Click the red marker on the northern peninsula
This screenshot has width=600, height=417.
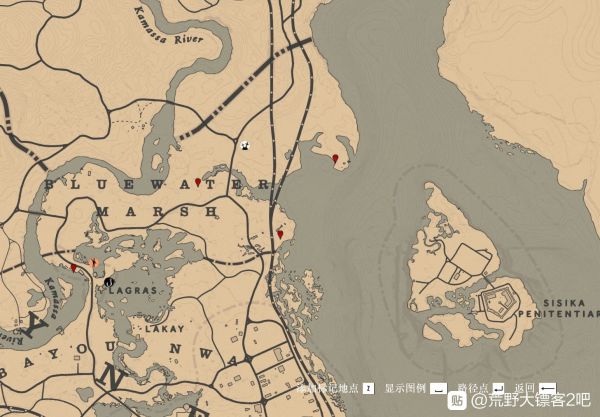pos(334,158)
